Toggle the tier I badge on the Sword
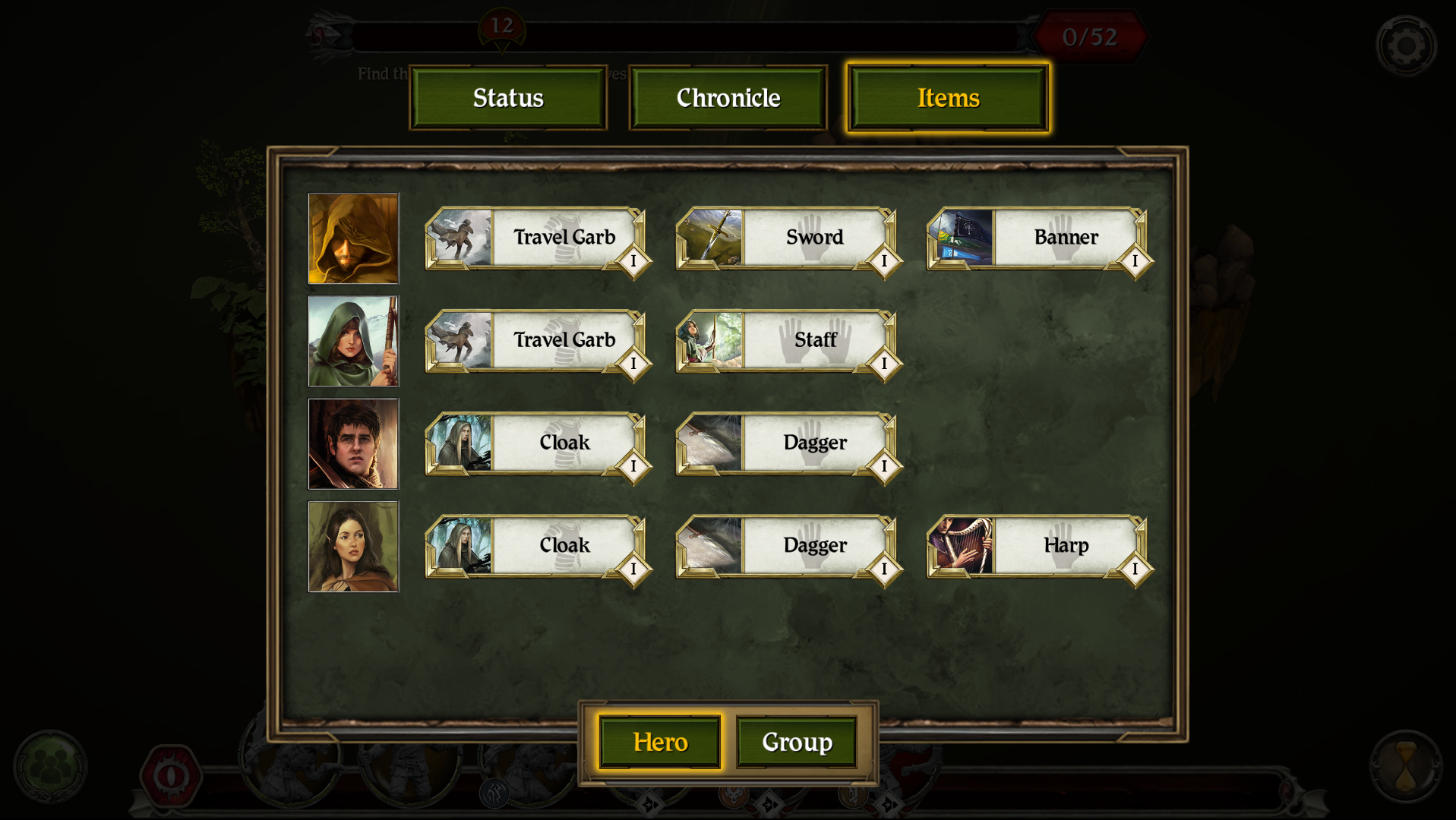 coord(883,262)
